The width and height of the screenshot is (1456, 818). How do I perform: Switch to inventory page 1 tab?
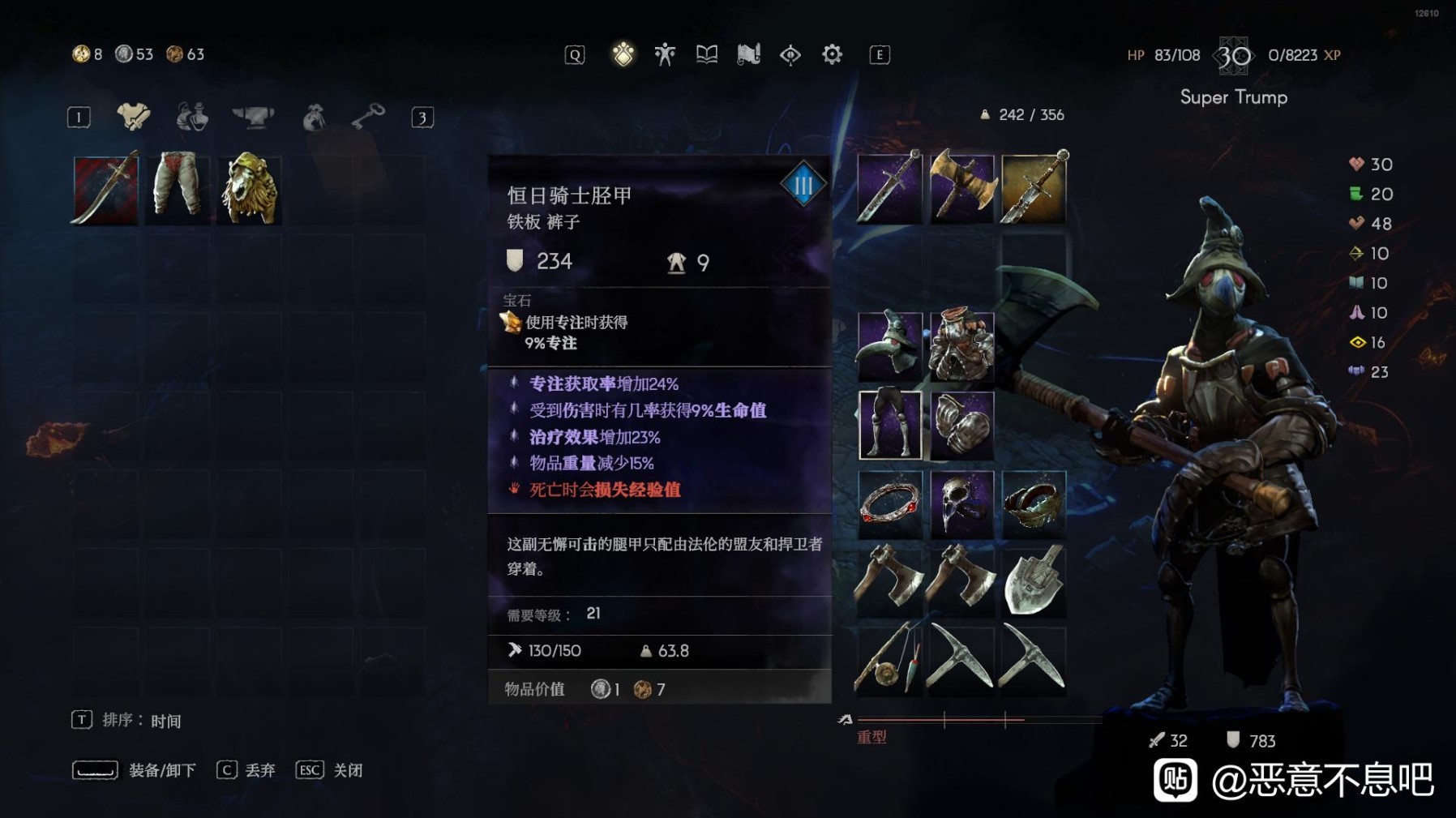coord(79,115)
